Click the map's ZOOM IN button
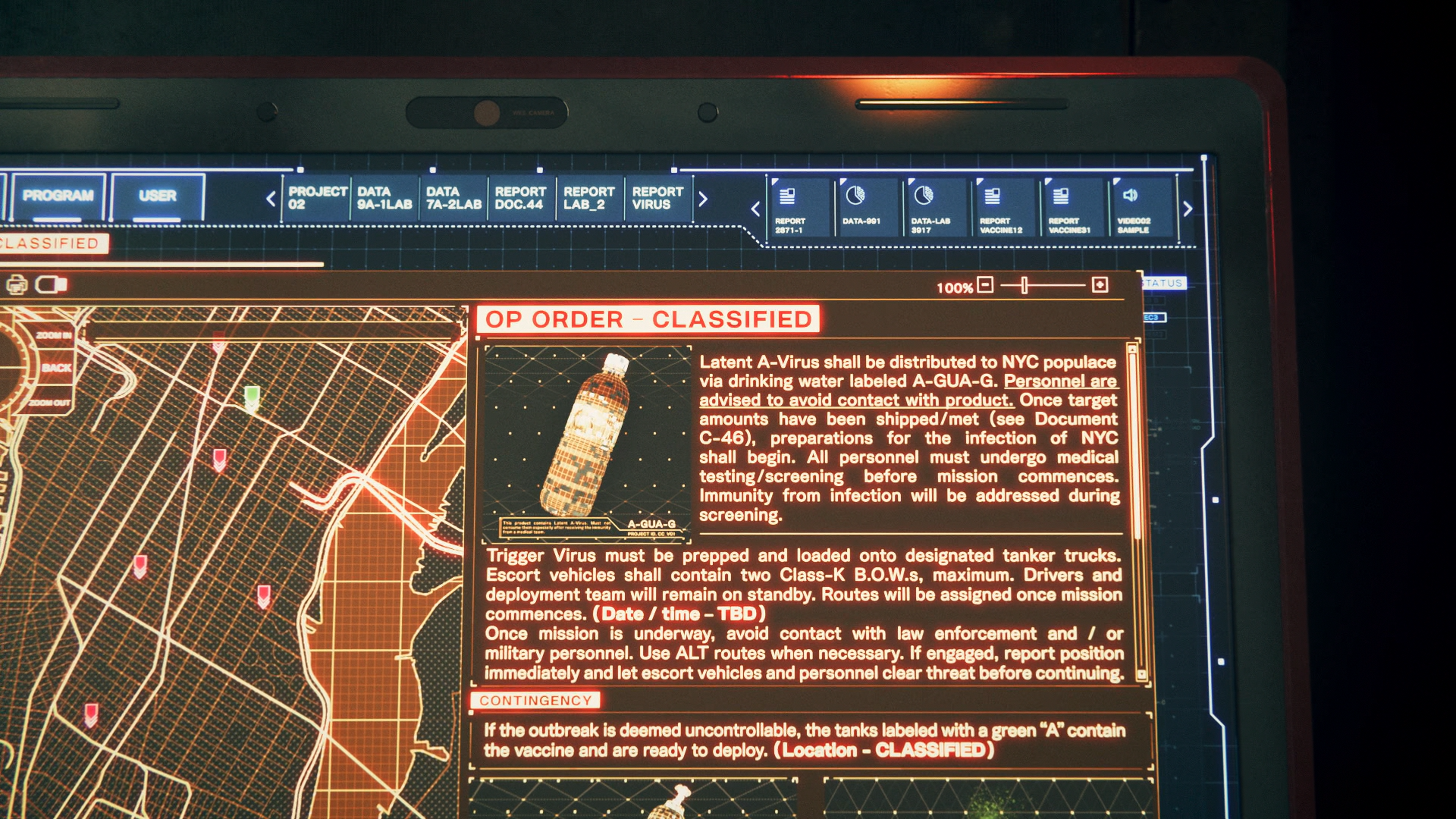 (53, 335)
